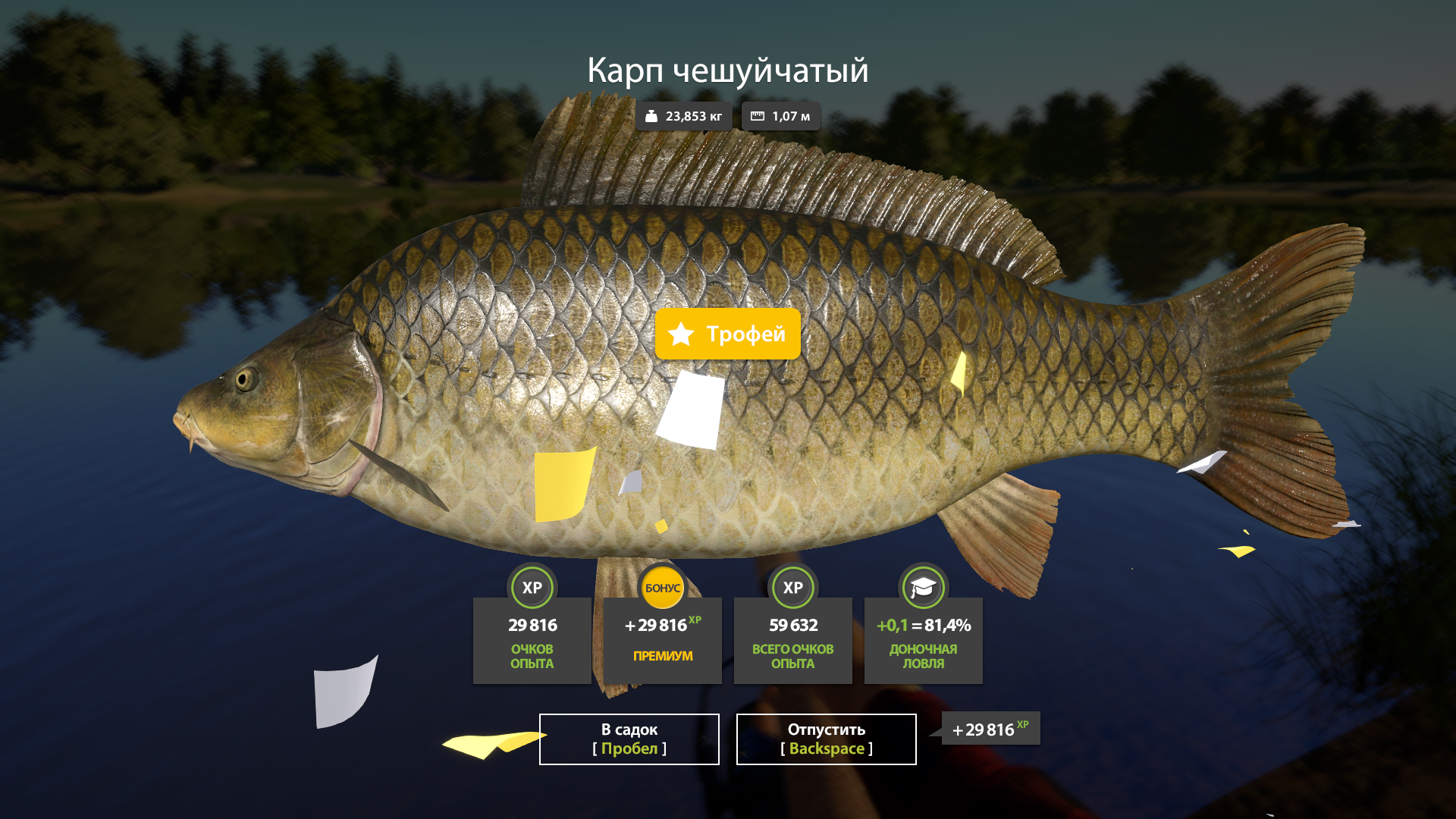
Task: Expand the 23,853 кг weight panel
Action: pos(682,116)
